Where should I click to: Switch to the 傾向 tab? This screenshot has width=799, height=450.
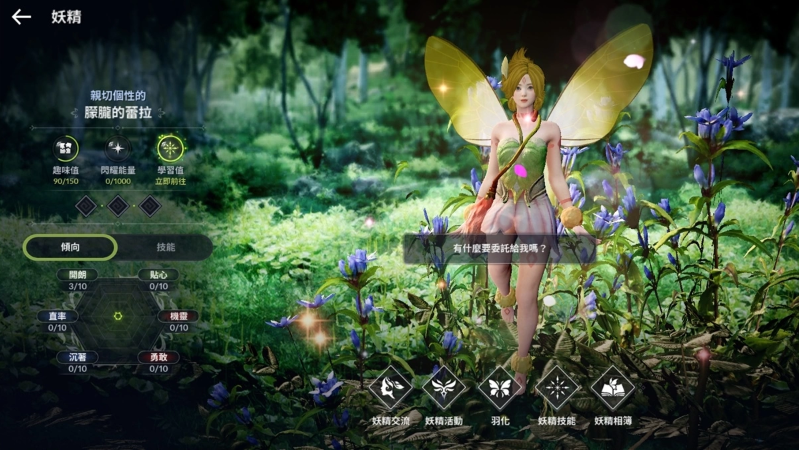pos(70,247)
